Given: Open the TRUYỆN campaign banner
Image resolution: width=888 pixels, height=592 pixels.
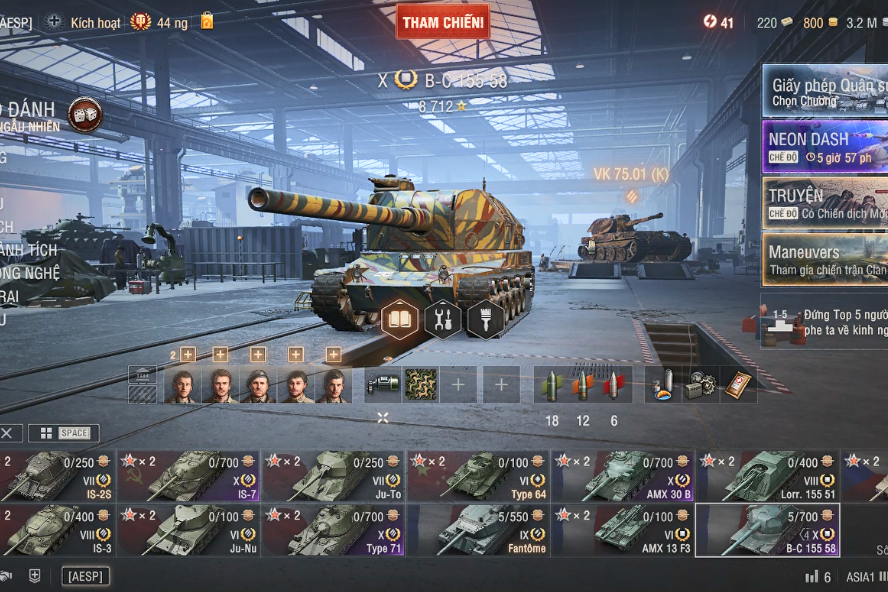Looking at the screenshot, I should click(824, 202).
